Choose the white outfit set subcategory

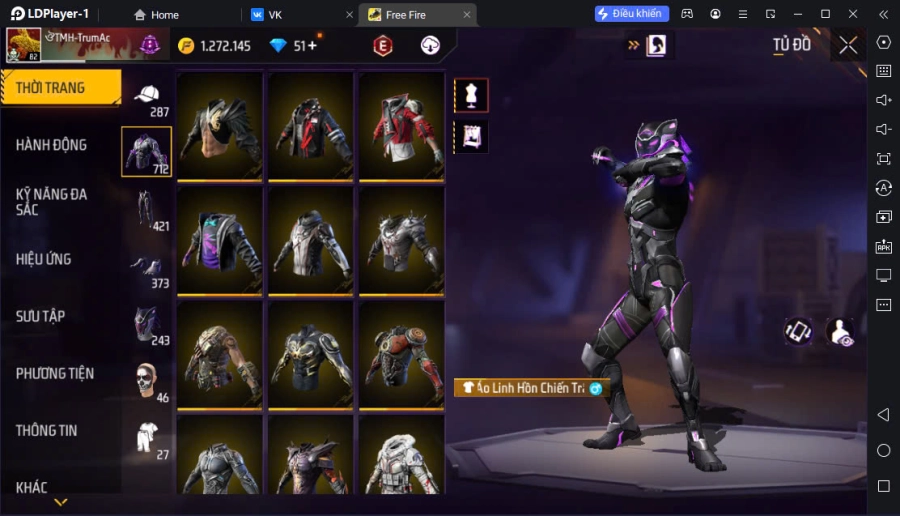pos(147,436)
